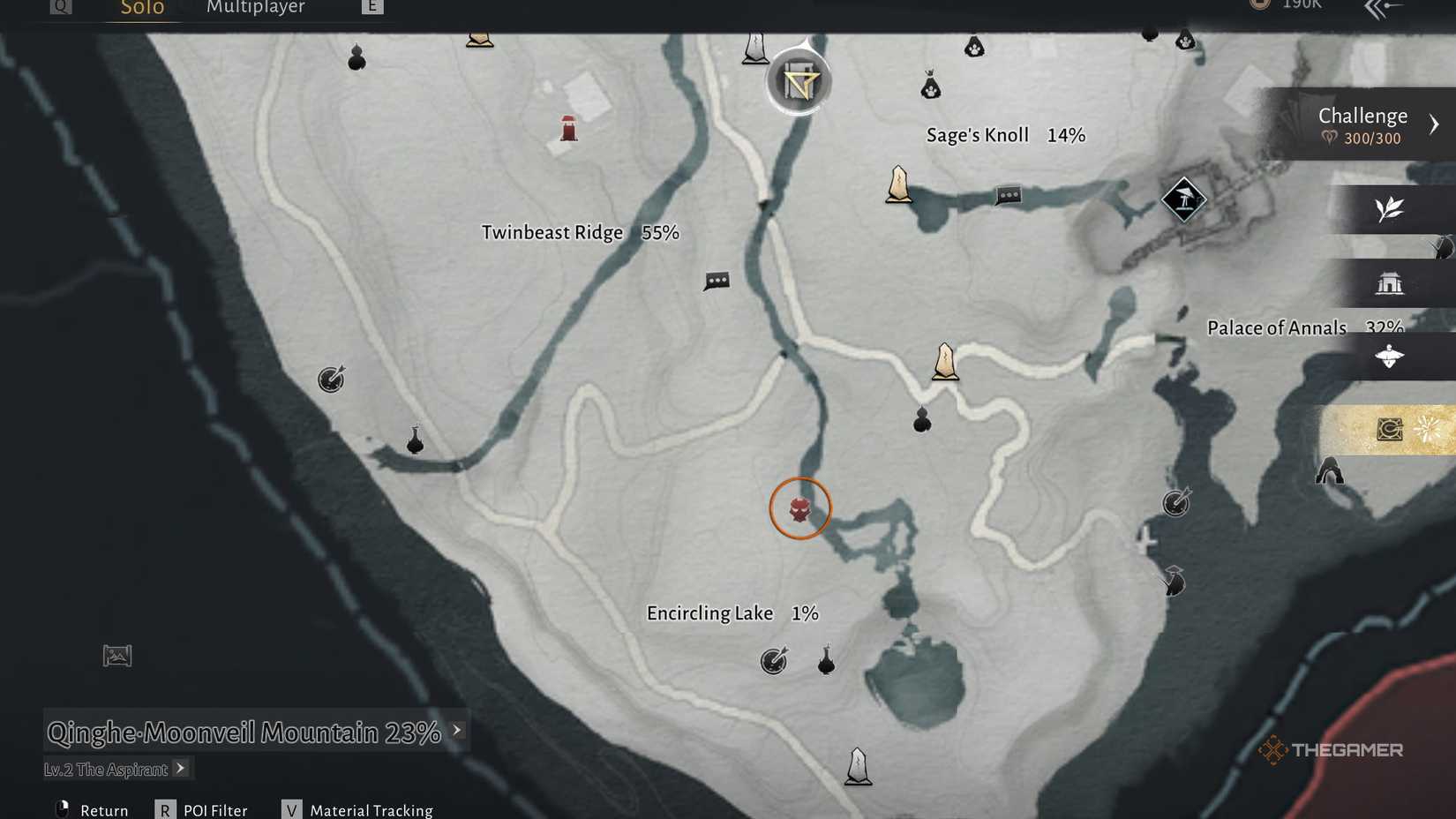1456x819 pixels.
Task: Select the fast travel point icon at top center
Action: point(799,81)
